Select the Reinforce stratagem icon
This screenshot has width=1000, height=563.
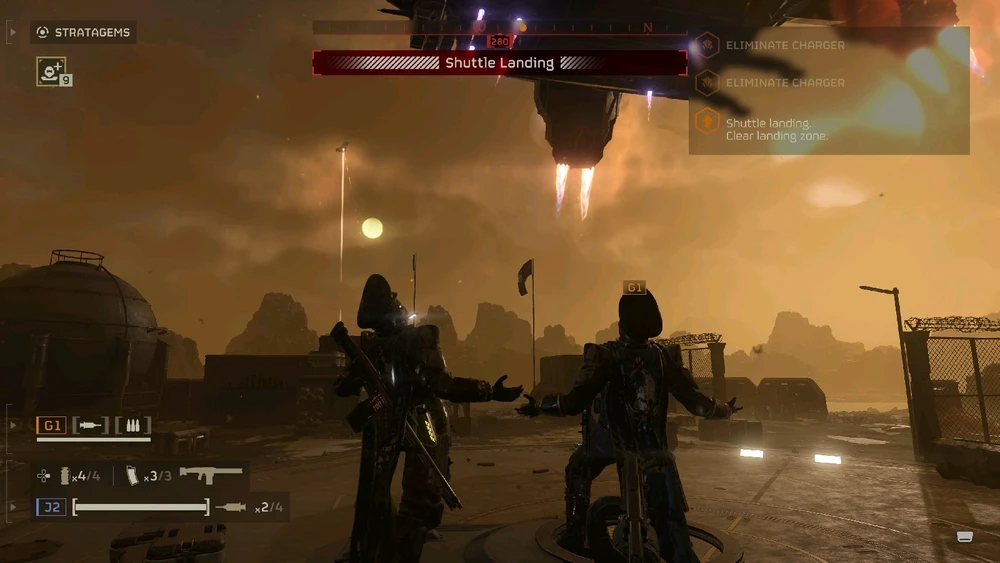tap(51, 71)
